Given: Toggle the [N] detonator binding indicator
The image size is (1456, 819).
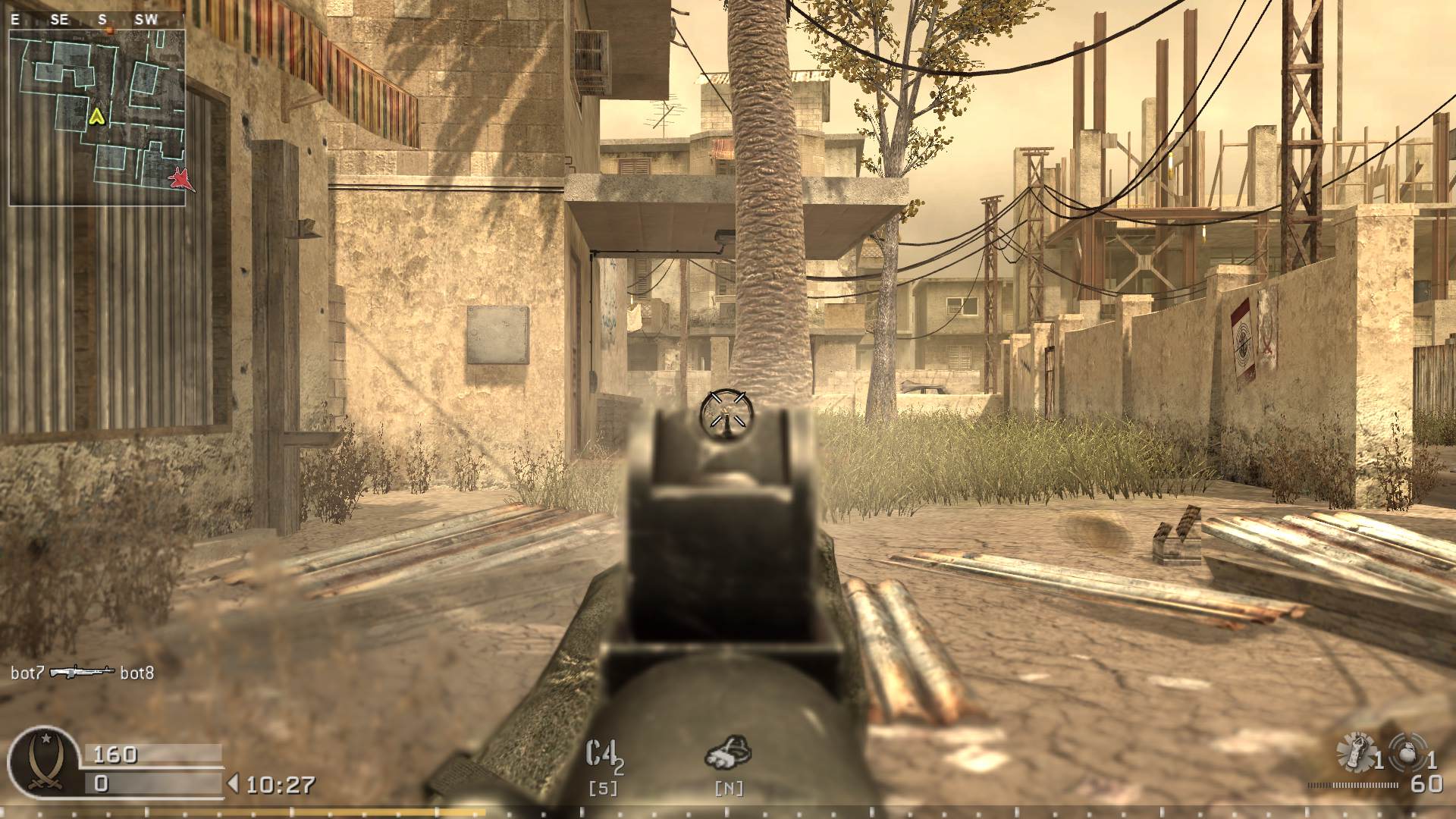Looking at the screenshot, I should [730, 789].
